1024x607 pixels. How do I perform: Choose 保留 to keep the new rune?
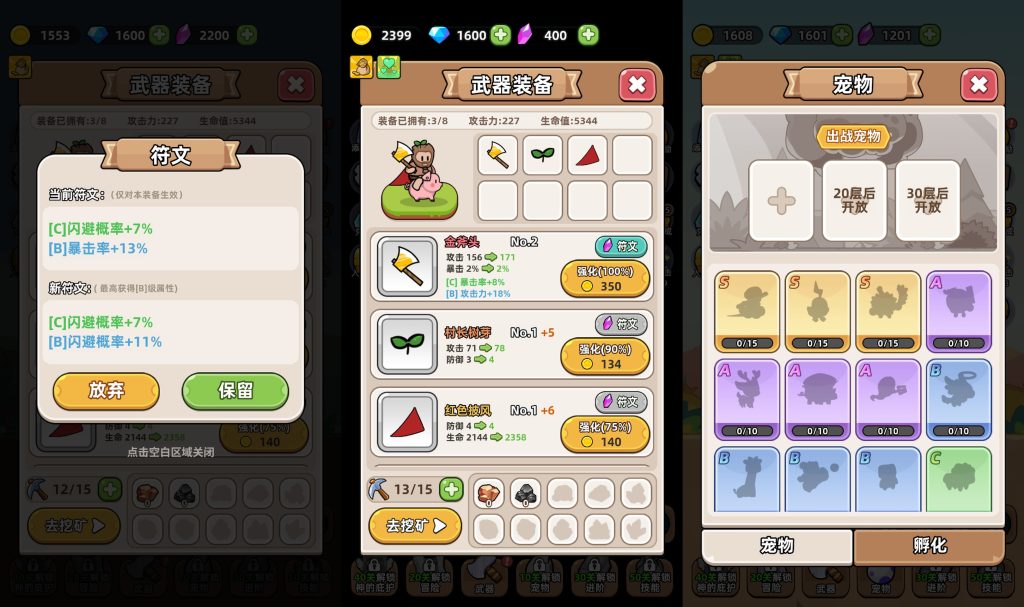[x=235, y=390]
